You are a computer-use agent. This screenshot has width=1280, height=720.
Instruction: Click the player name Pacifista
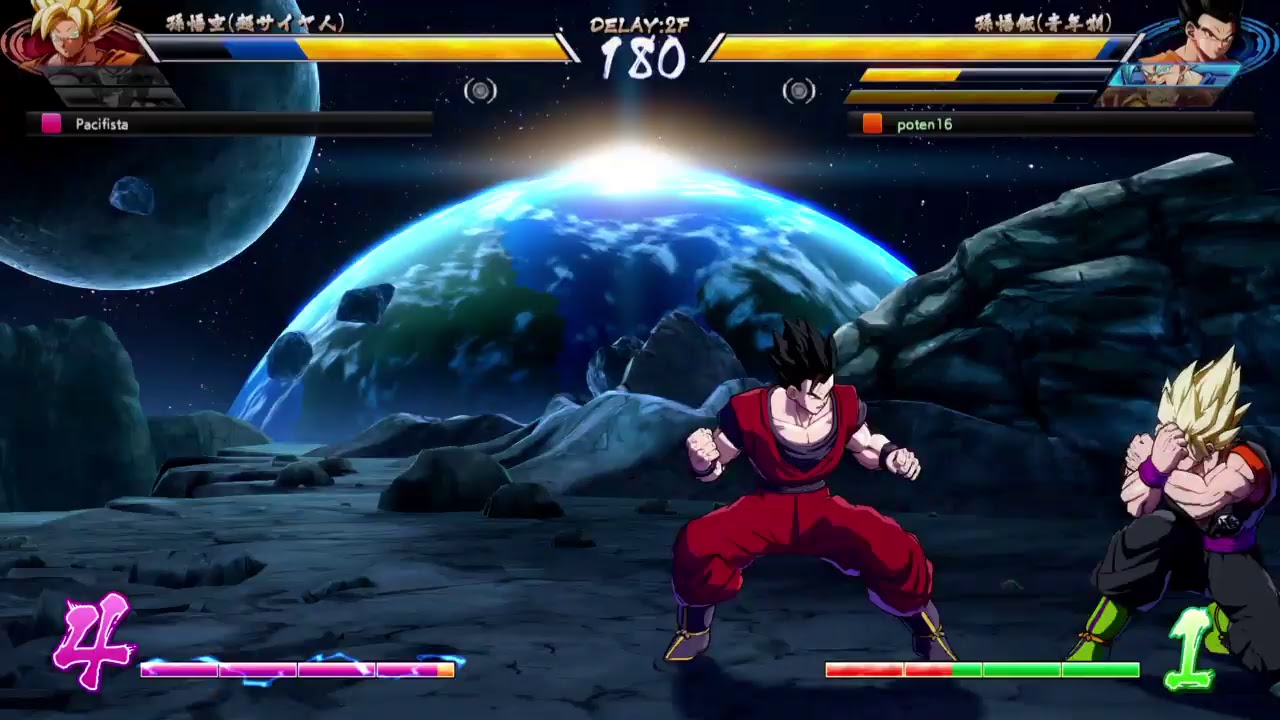pyautogui.click(x=102, y=125)
